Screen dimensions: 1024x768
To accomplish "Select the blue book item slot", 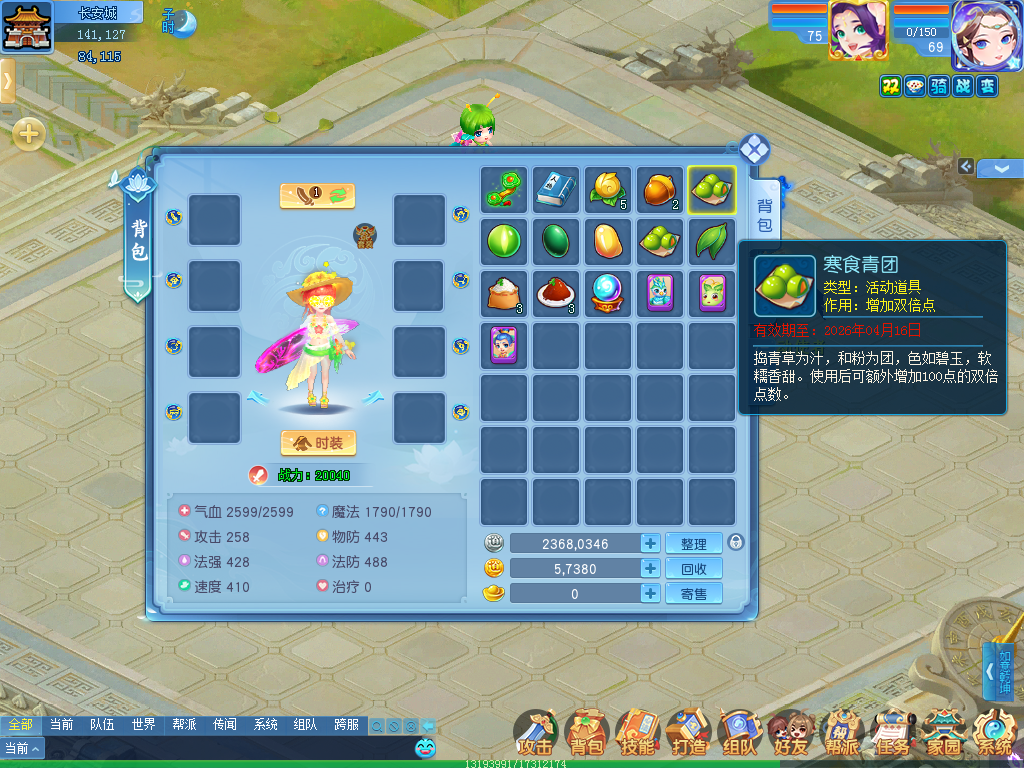I will 557,190.
